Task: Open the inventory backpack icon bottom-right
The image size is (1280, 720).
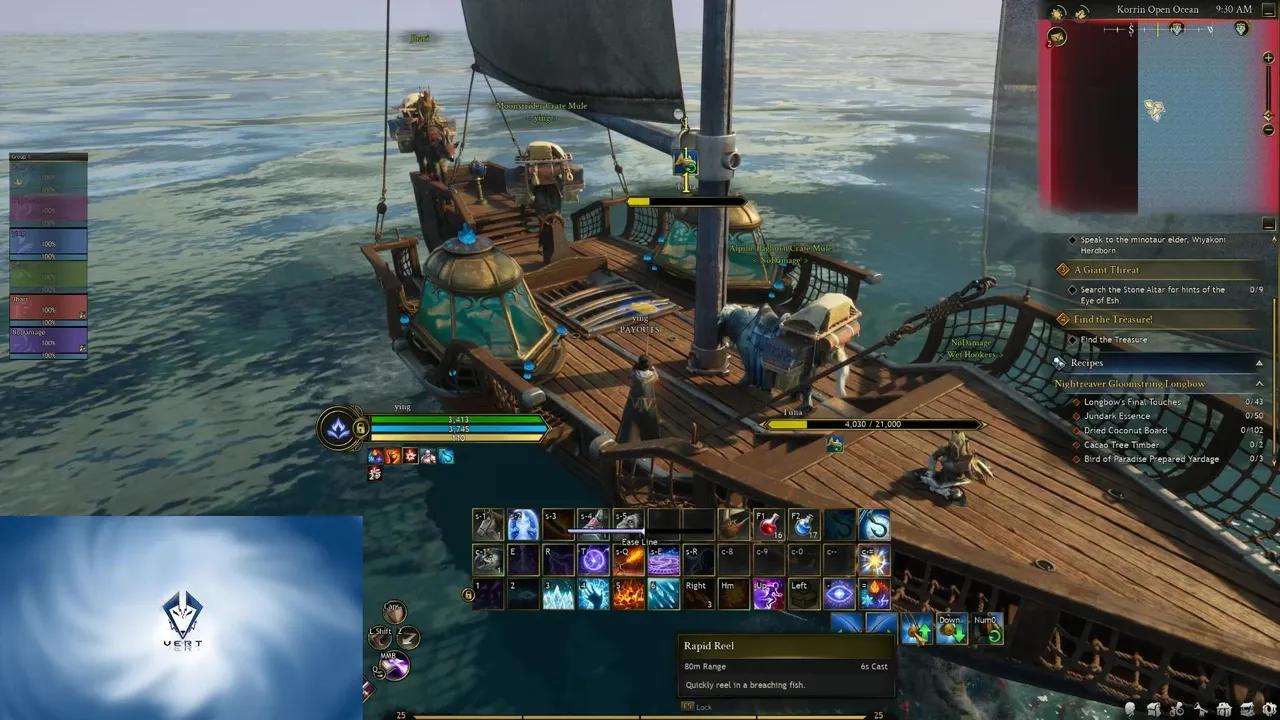Action: [x=1153, y=710]
